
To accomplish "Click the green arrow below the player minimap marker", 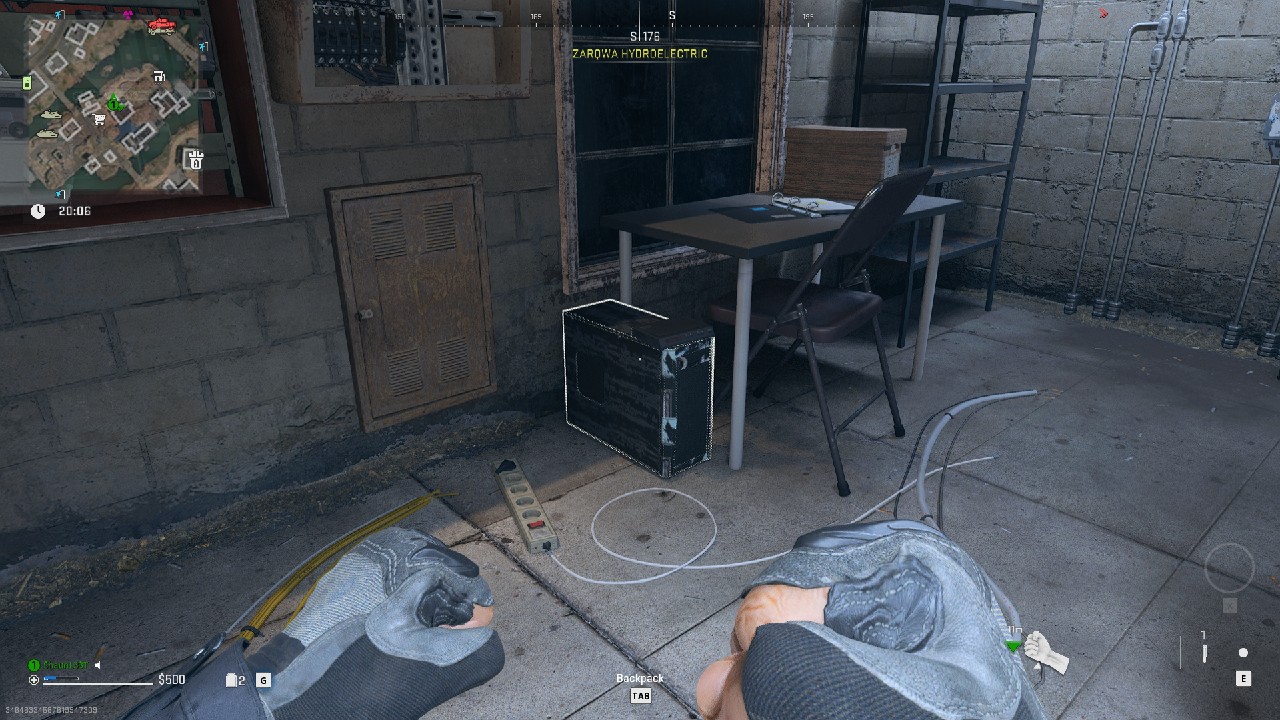I will tap(119, 108).
